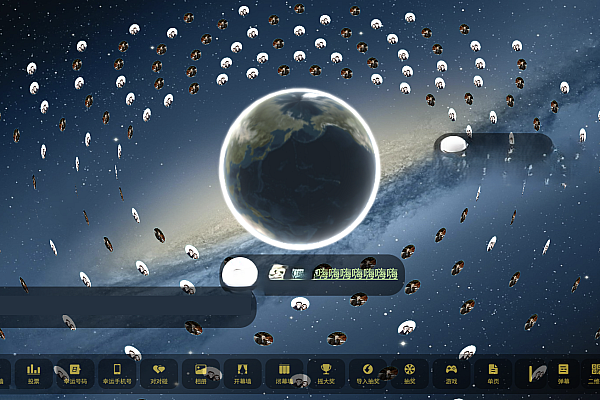Open the 幸运手机号 lucky phone number tool
This screenshot has width=600, height=400.
click(x=117, y=372)
